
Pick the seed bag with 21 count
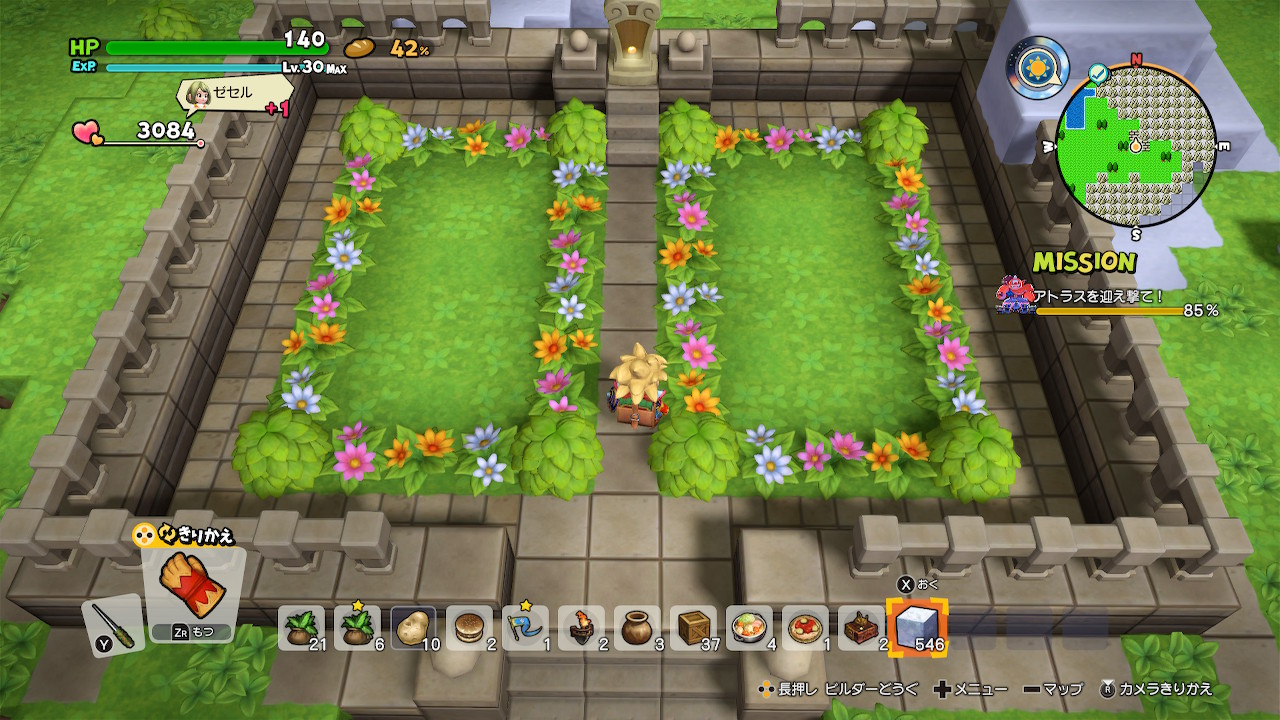coord(301,629)
